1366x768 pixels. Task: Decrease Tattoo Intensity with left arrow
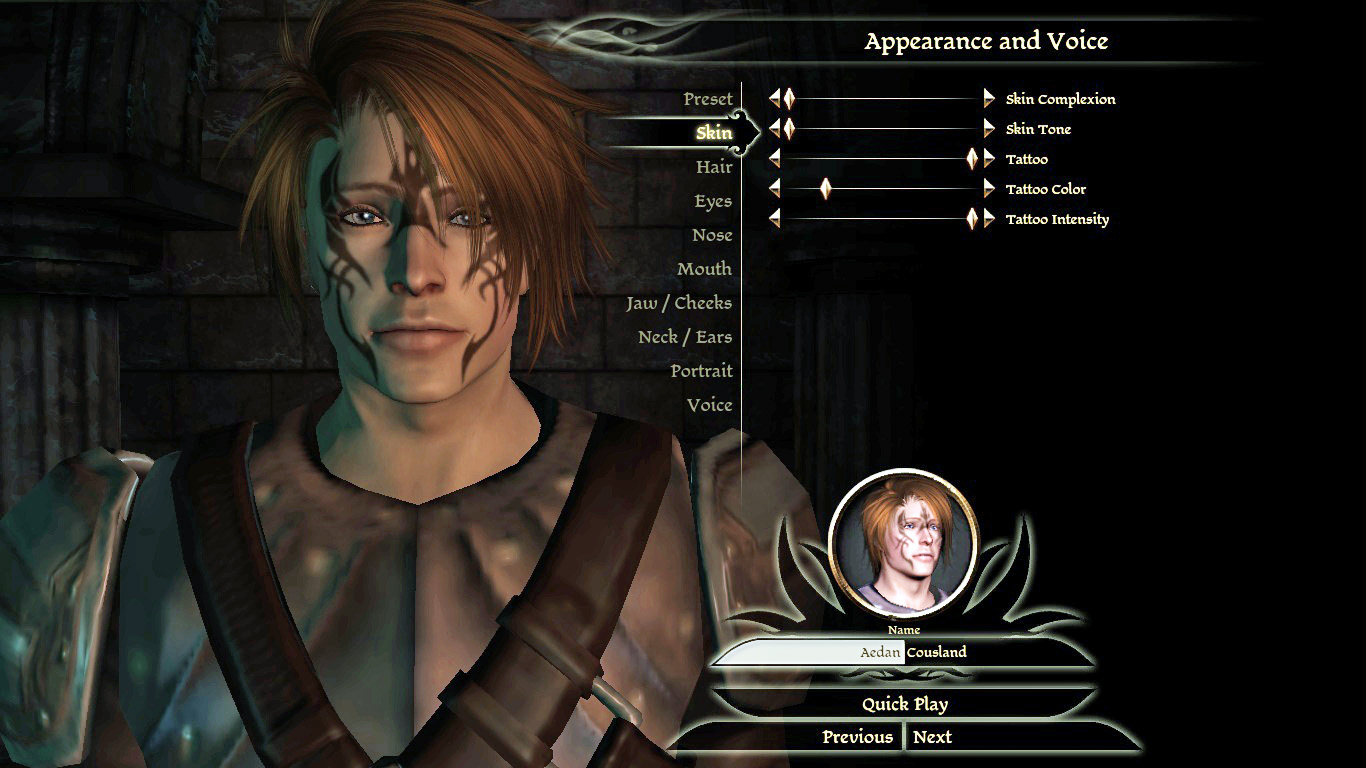coord(774,219)
